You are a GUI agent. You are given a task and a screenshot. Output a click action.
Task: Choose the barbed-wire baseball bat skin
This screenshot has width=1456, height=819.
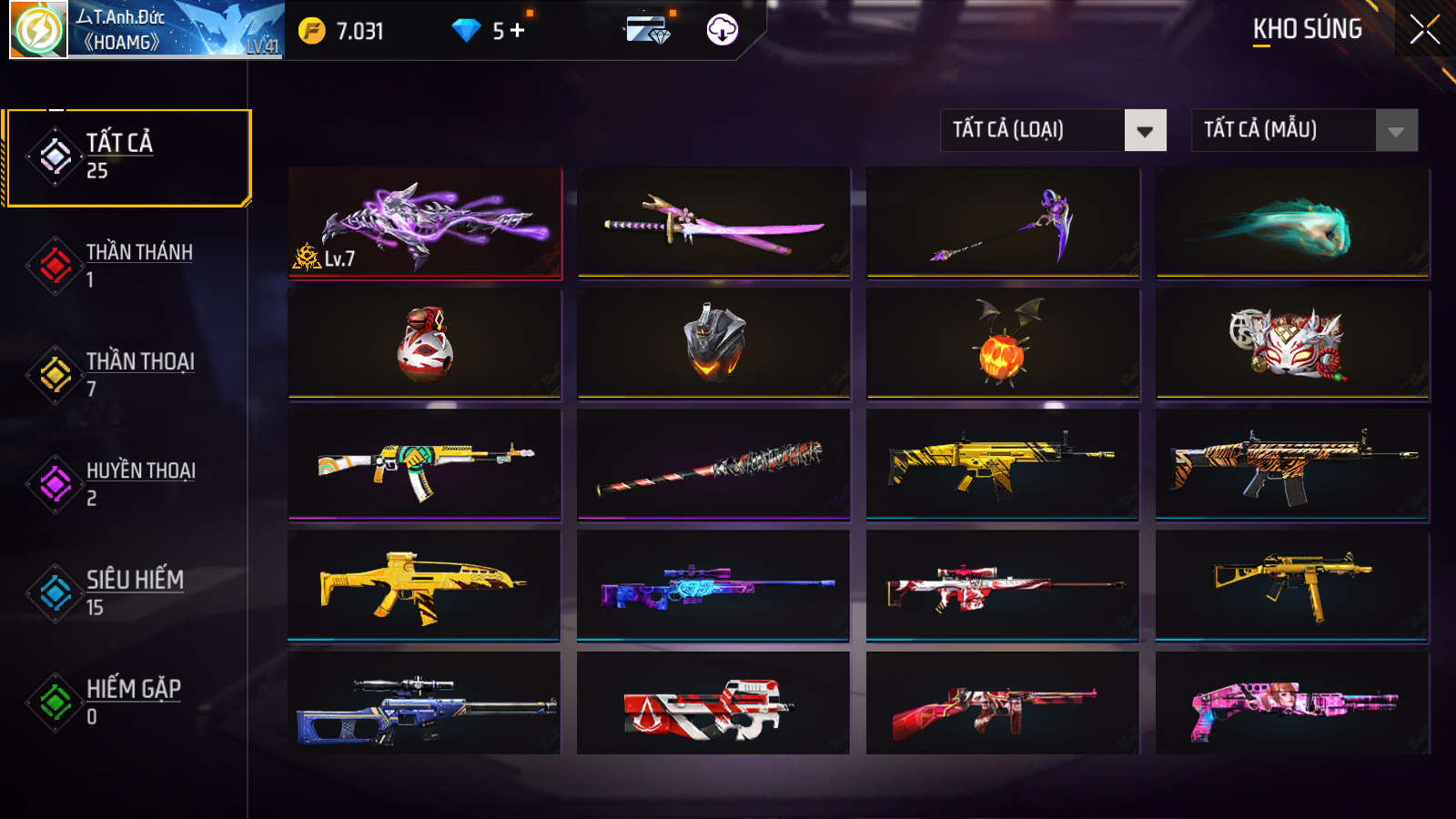714,465
